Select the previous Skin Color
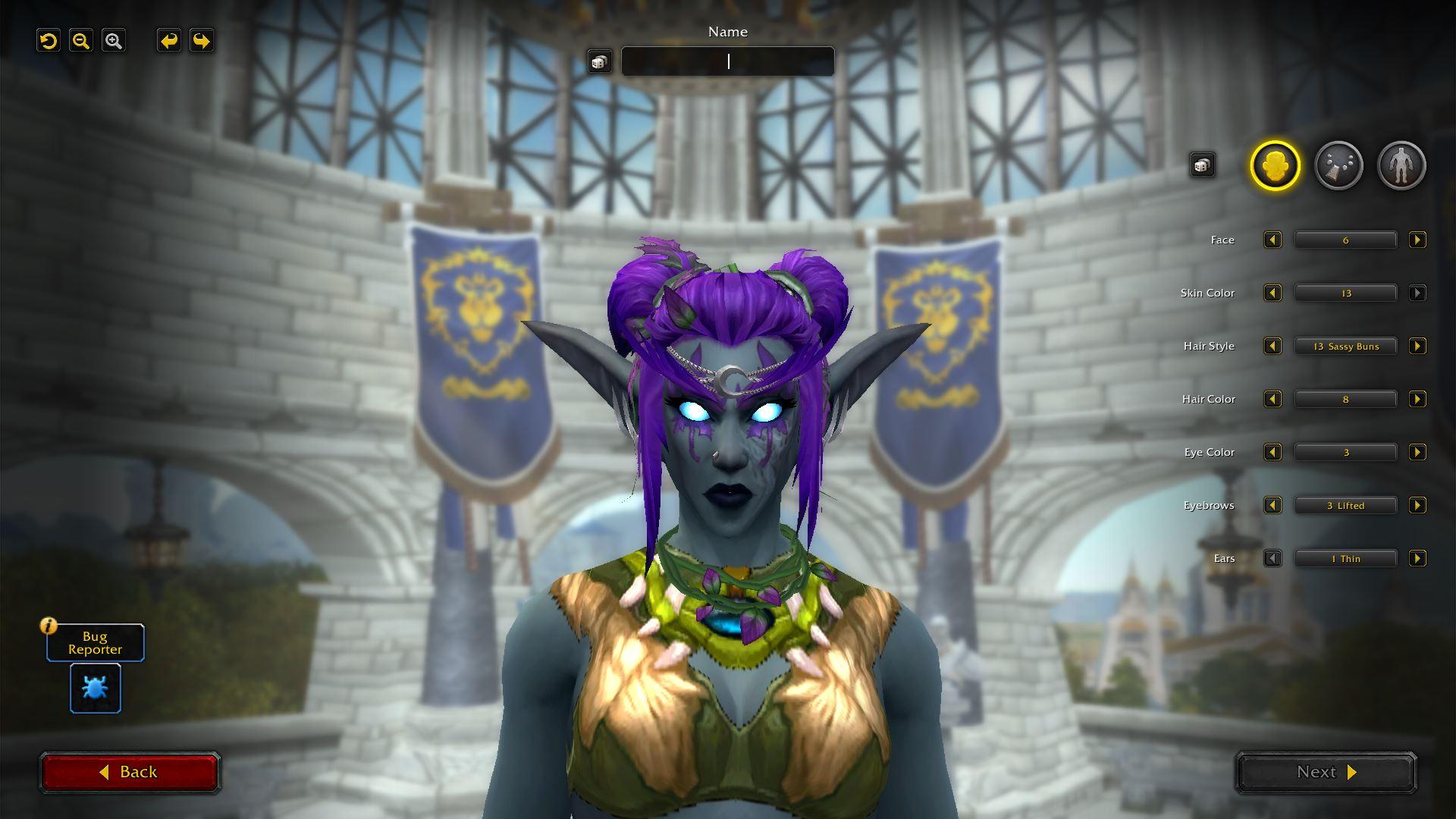This screenshot has height=819, width=1456. (1272, 293)
